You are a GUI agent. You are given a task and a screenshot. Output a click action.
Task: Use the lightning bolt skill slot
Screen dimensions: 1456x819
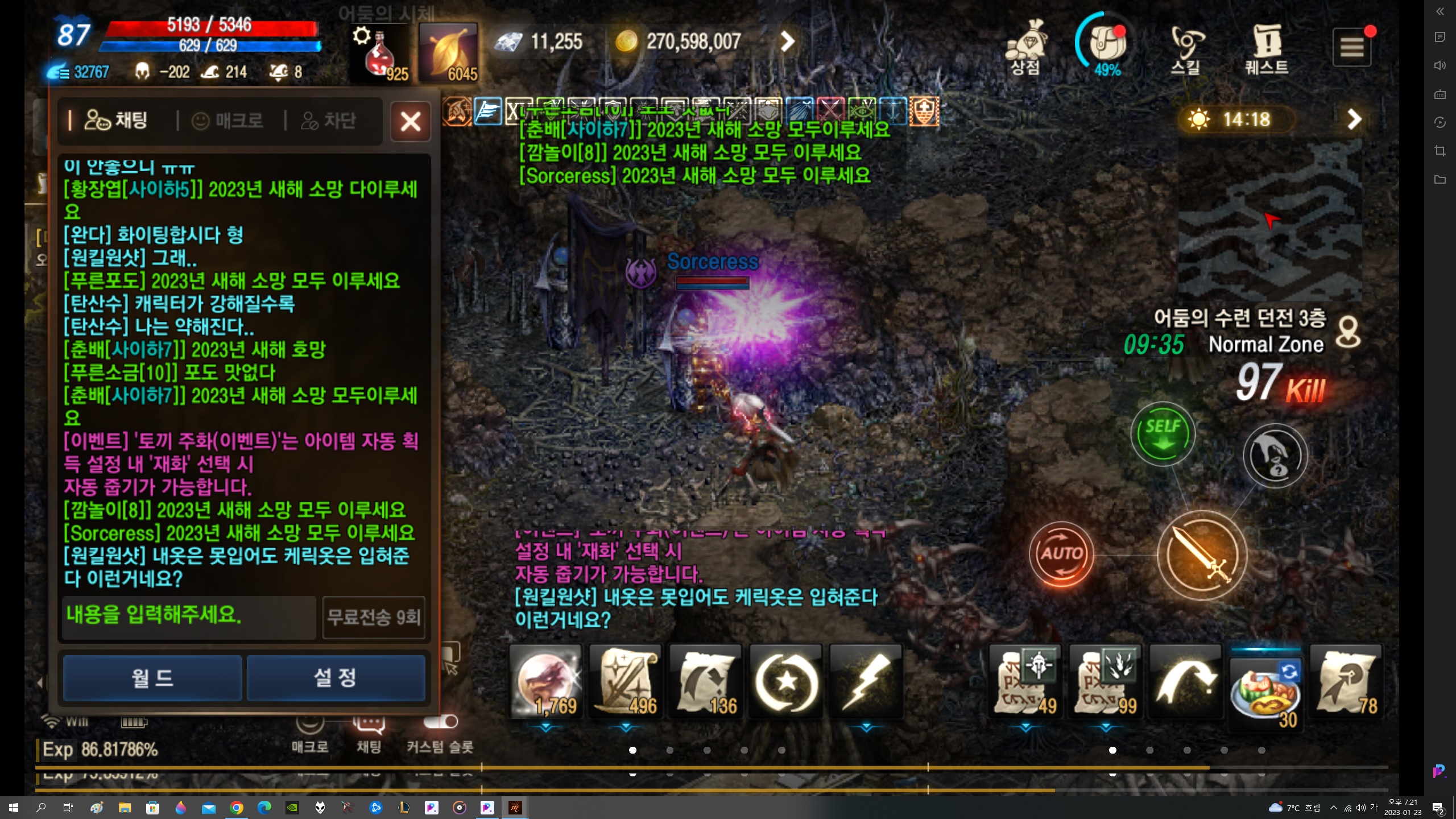[866, 681]
